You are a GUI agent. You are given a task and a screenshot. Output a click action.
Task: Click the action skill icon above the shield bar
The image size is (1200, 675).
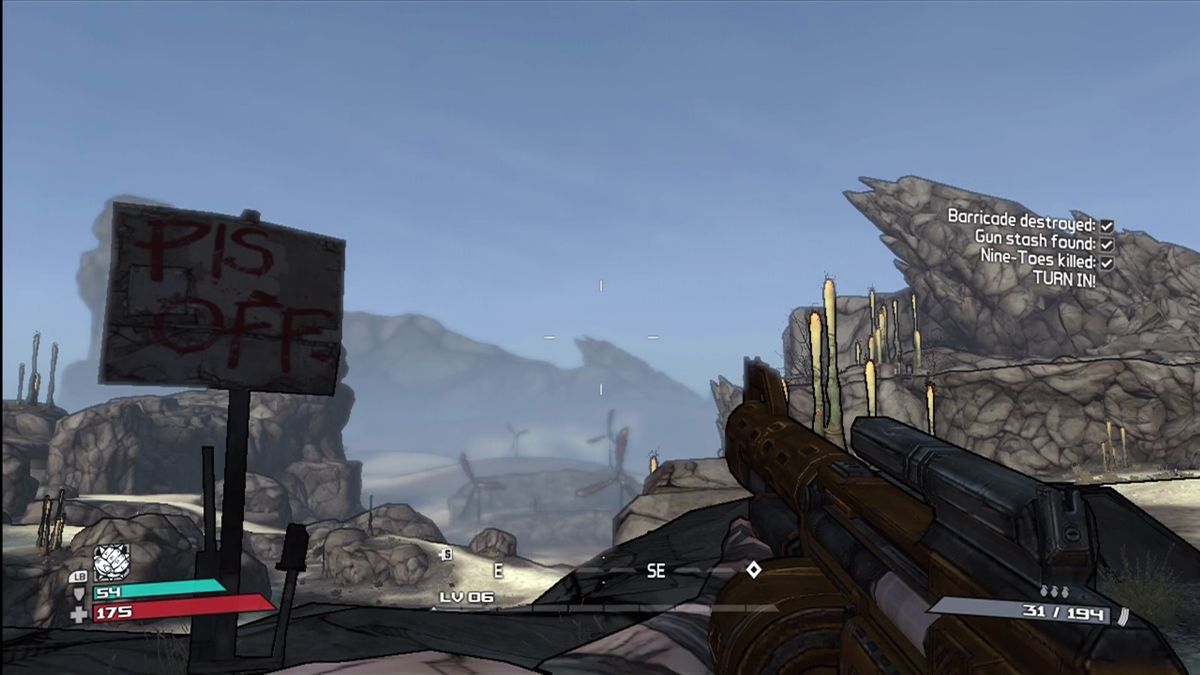(x=111, y=562)
